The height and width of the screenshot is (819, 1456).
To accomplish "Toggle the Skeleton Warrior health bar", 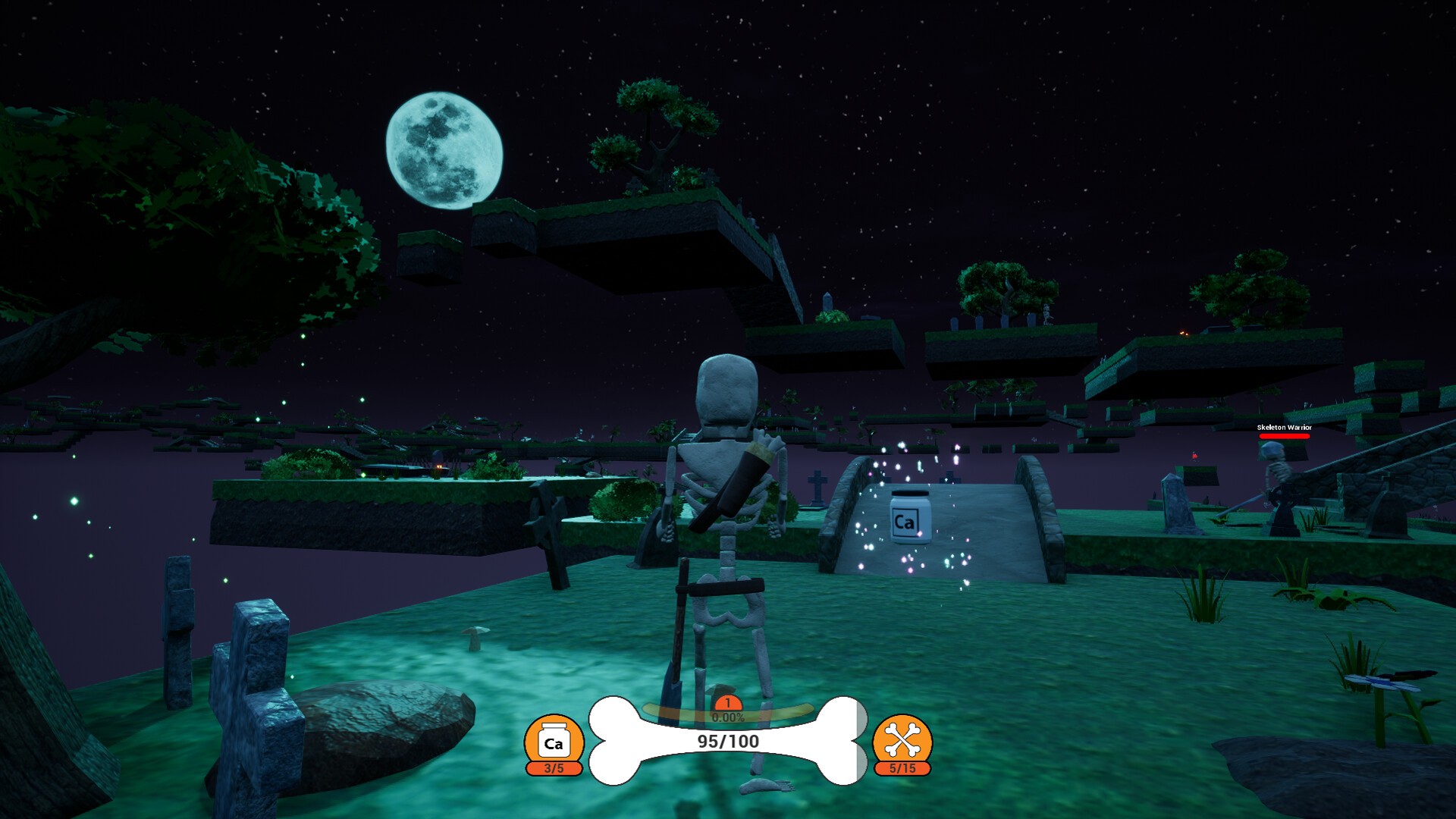I will point(1283,436).
